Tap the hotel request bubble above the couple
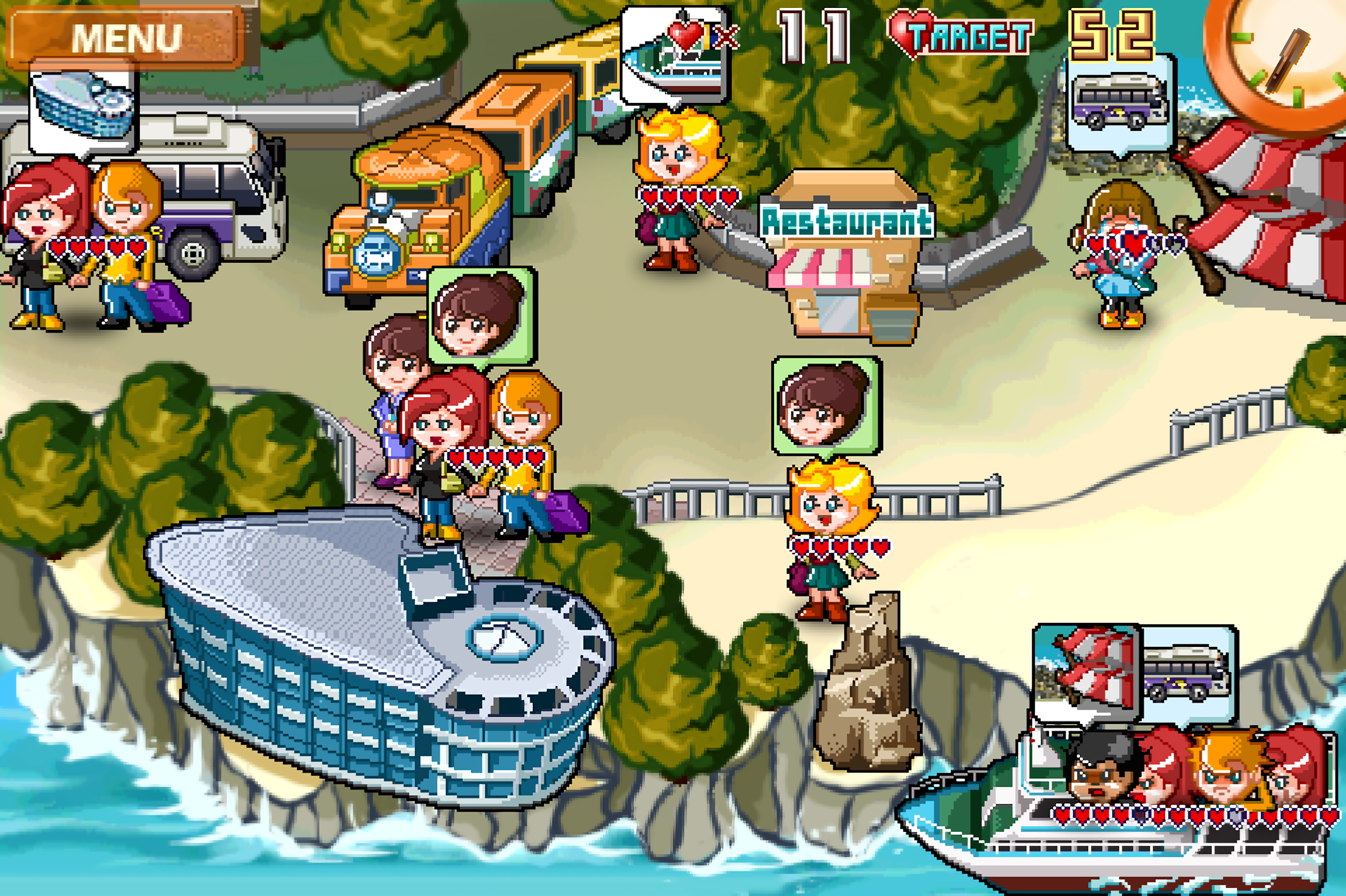The width and height of the screenshot is (1346, 896). [x=84, y=109]
